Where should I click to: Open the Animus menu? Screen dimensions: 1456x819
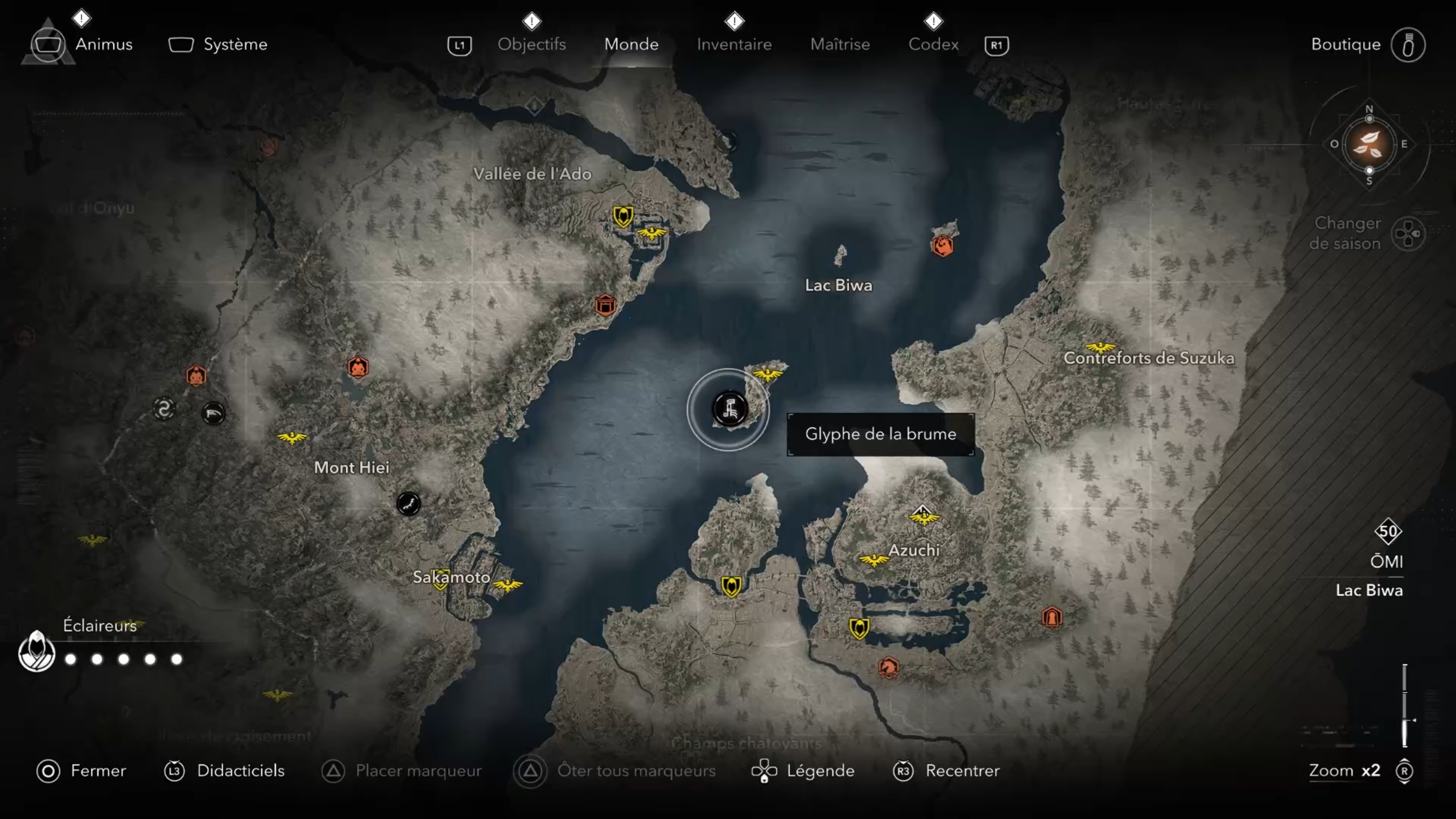tap(103, 44)
